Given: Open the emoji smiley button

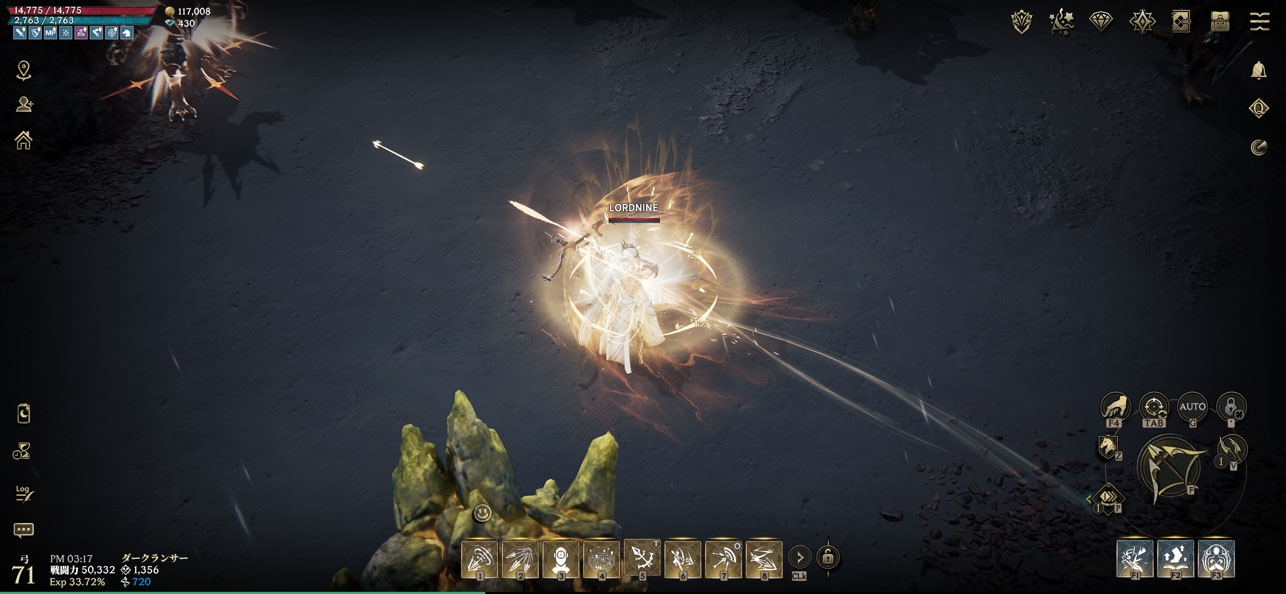Looking at the screenshot, I should (482, 513).
